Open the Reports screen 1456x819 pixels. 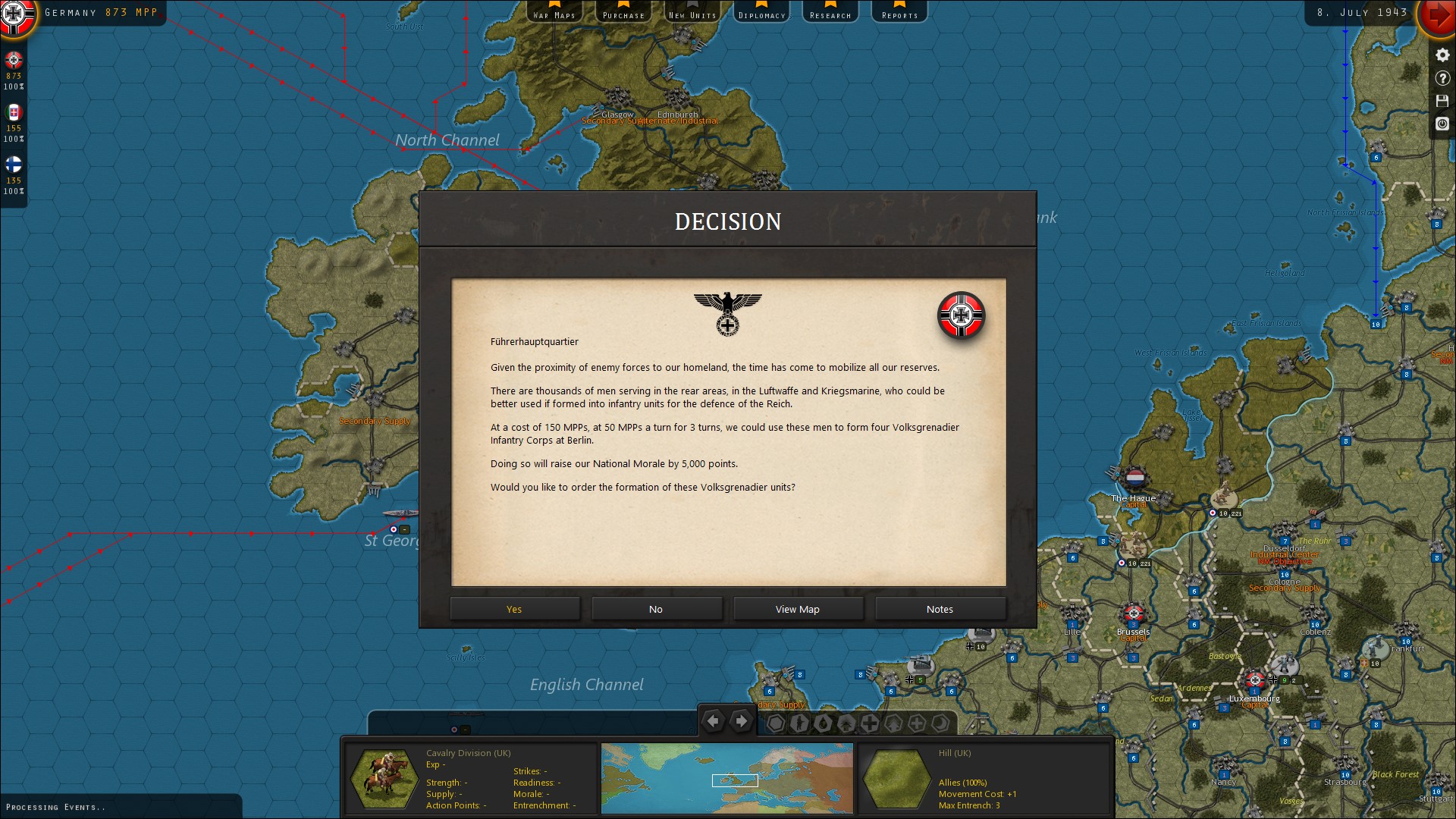tap(899, 11)
